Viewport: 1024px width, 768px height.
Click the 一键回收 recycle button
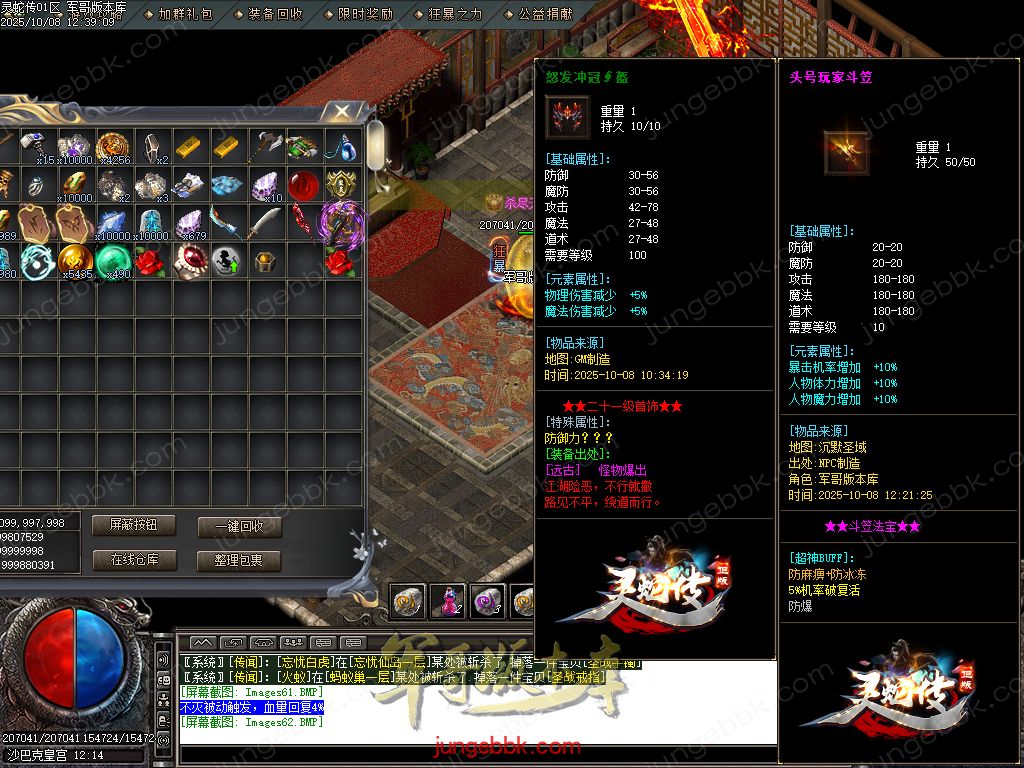pyautogui.click(x=239, y=527)
